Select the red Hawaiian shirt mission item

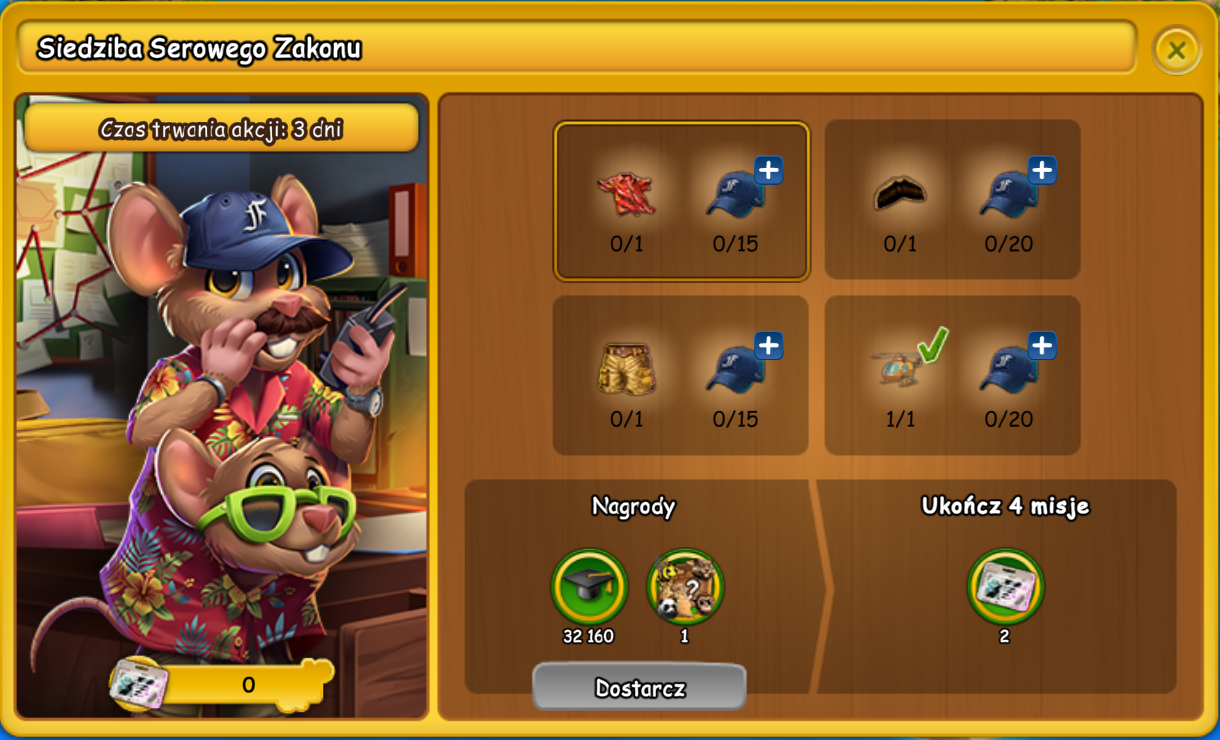point(627,194)
